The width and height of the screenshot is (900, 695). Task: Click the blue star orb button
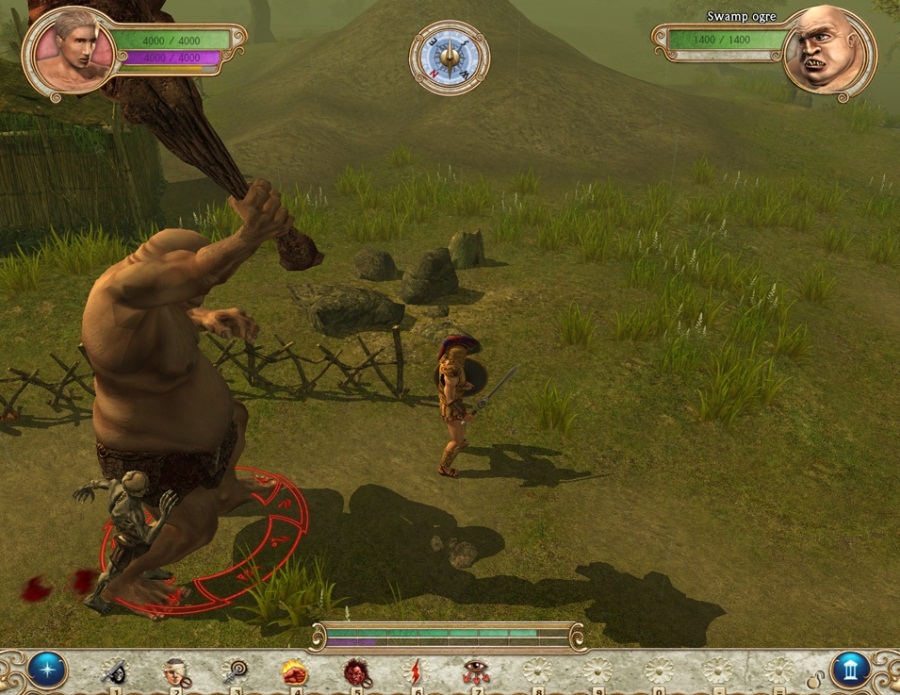47,669
